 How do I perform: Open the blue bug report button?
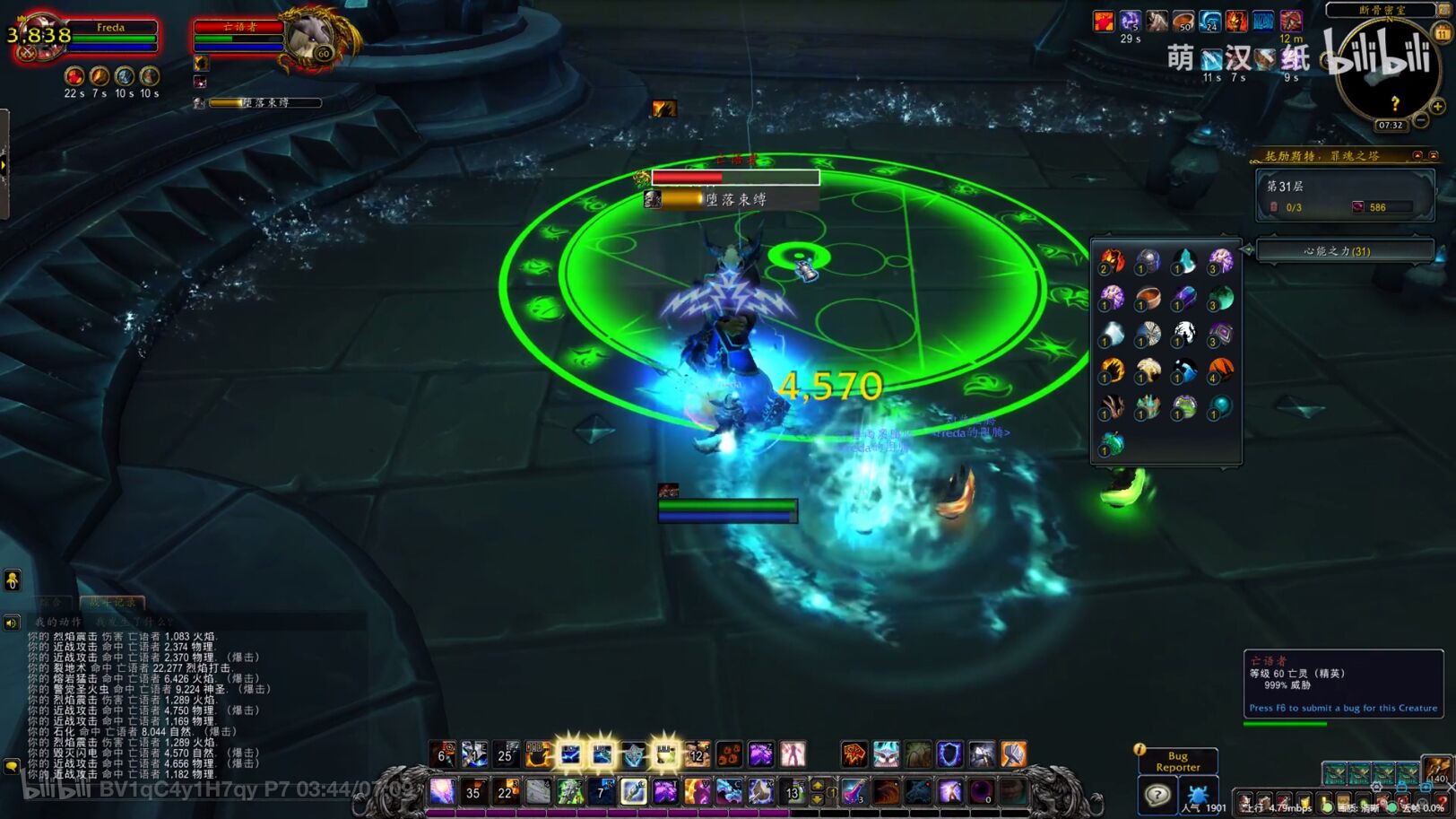[1197, 795]
